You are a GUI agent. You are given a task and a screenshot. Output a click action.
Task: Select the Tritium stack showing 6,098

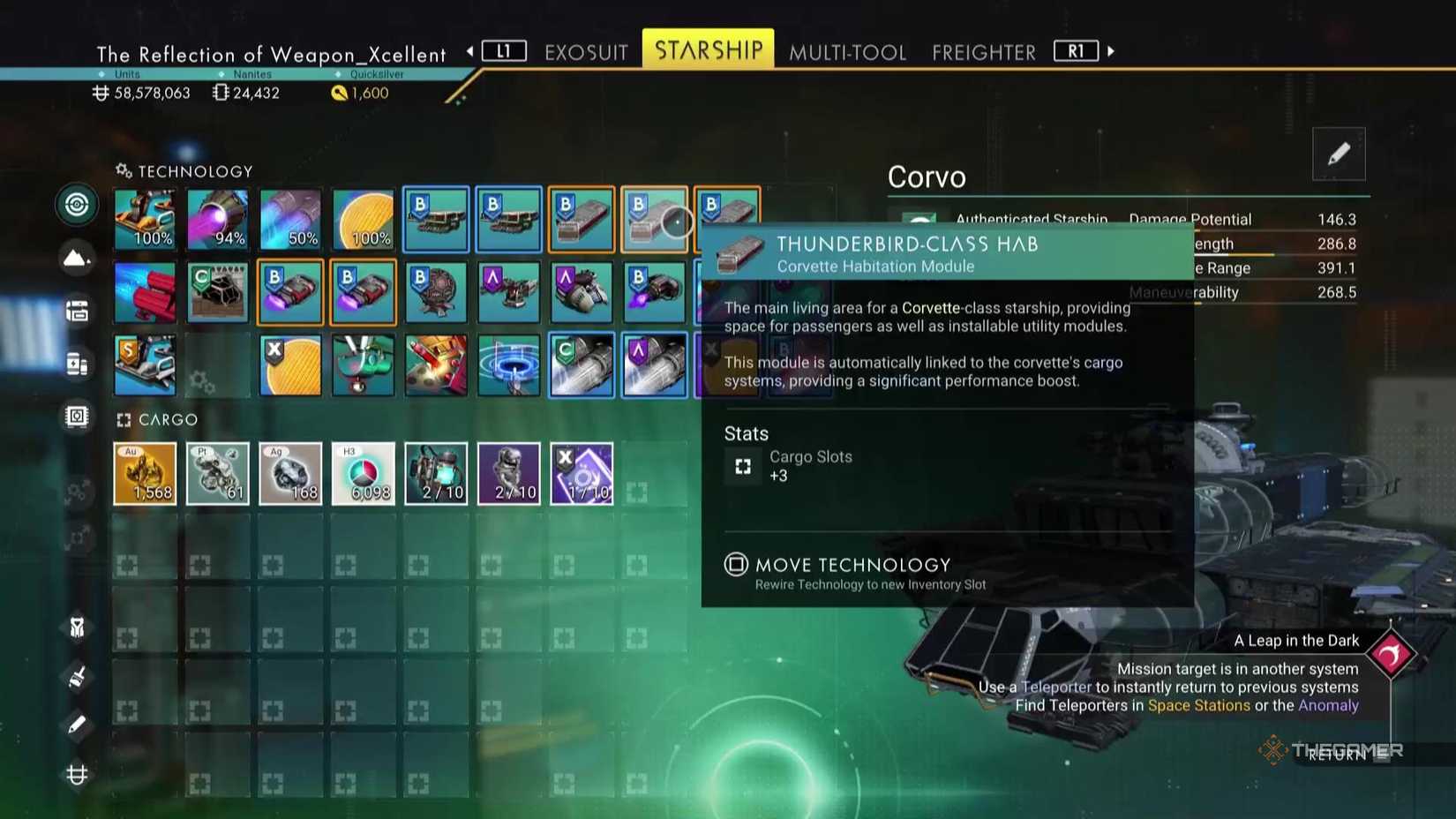364,473
